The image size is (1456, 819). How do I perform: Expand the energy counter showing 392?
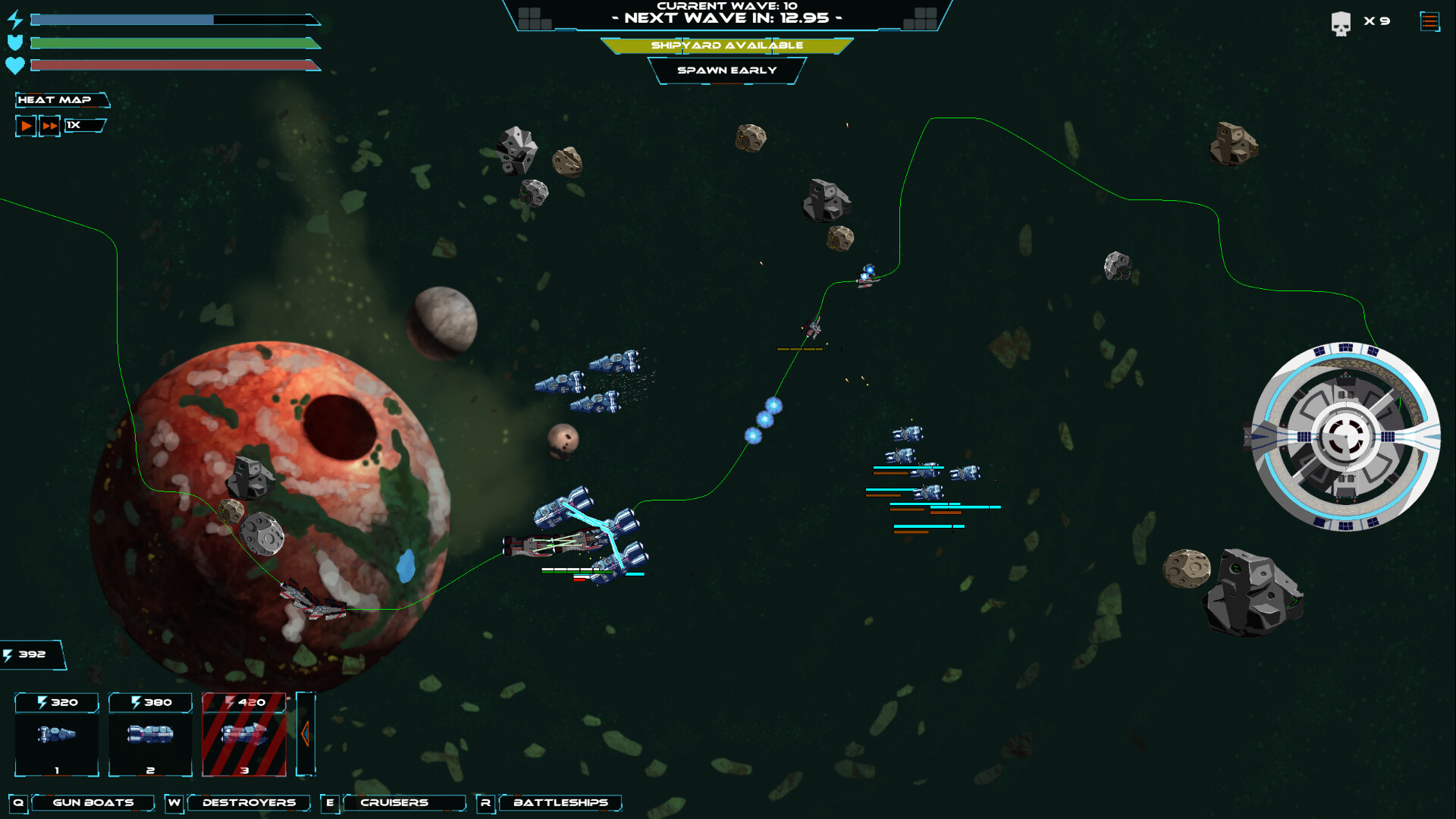[x=32, y=654]
